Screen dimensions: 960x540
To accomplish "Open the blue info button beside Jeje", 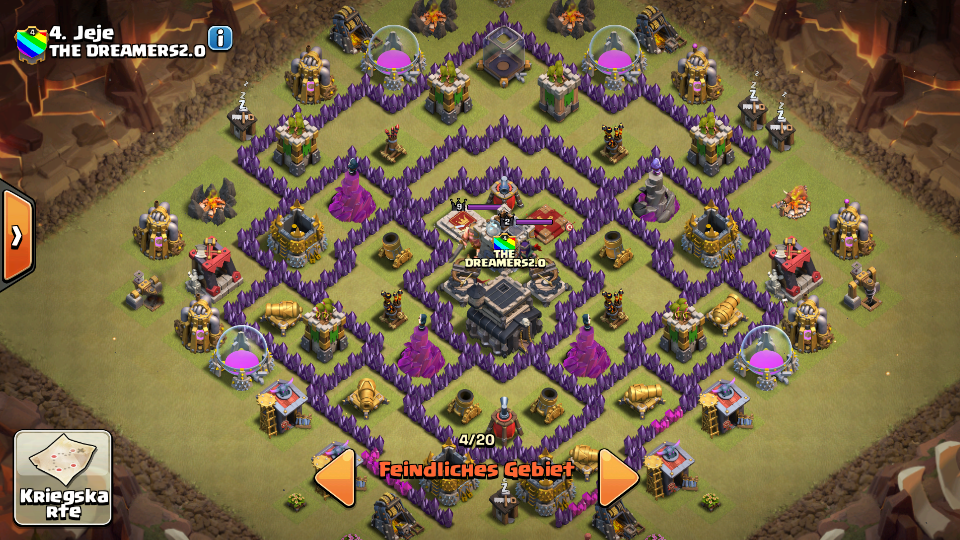I will coord(219,38).
